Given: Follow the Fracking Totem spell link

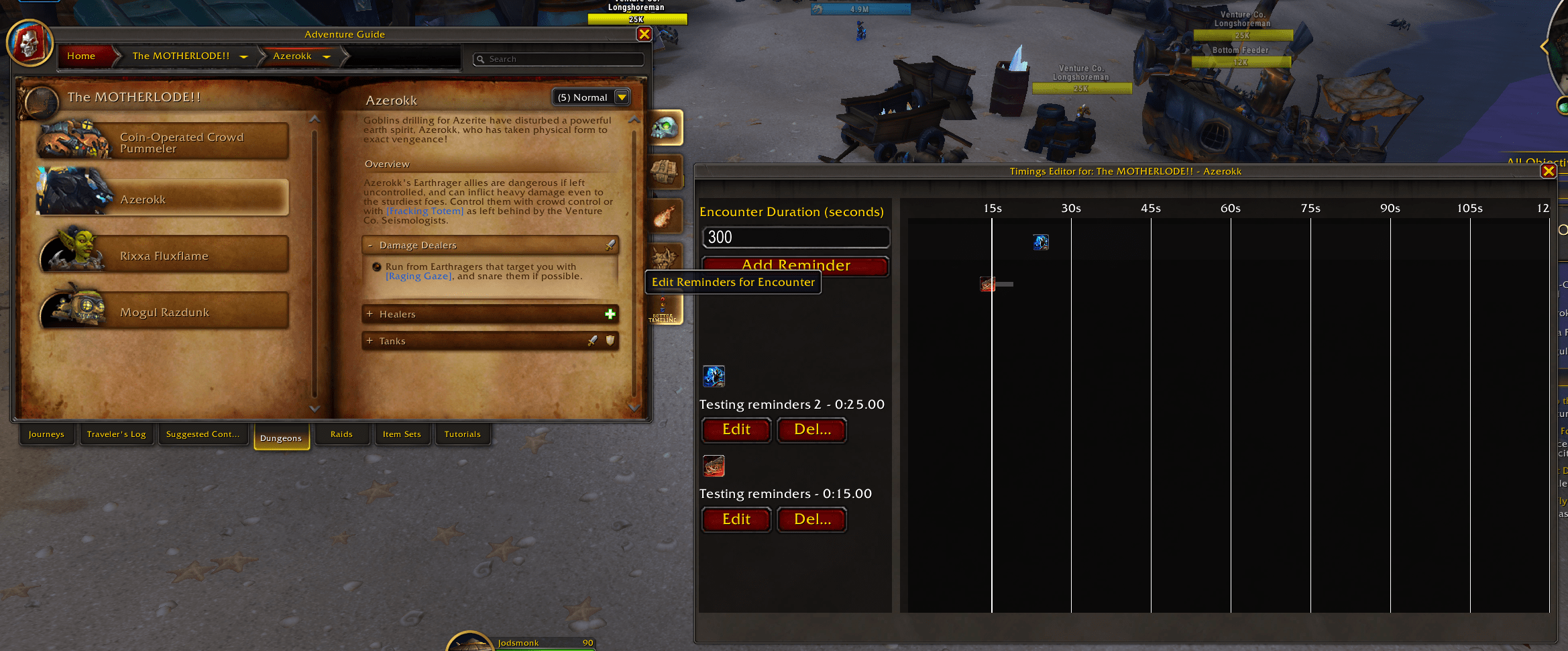Looking at the screenshot, I should pos(425,211).
